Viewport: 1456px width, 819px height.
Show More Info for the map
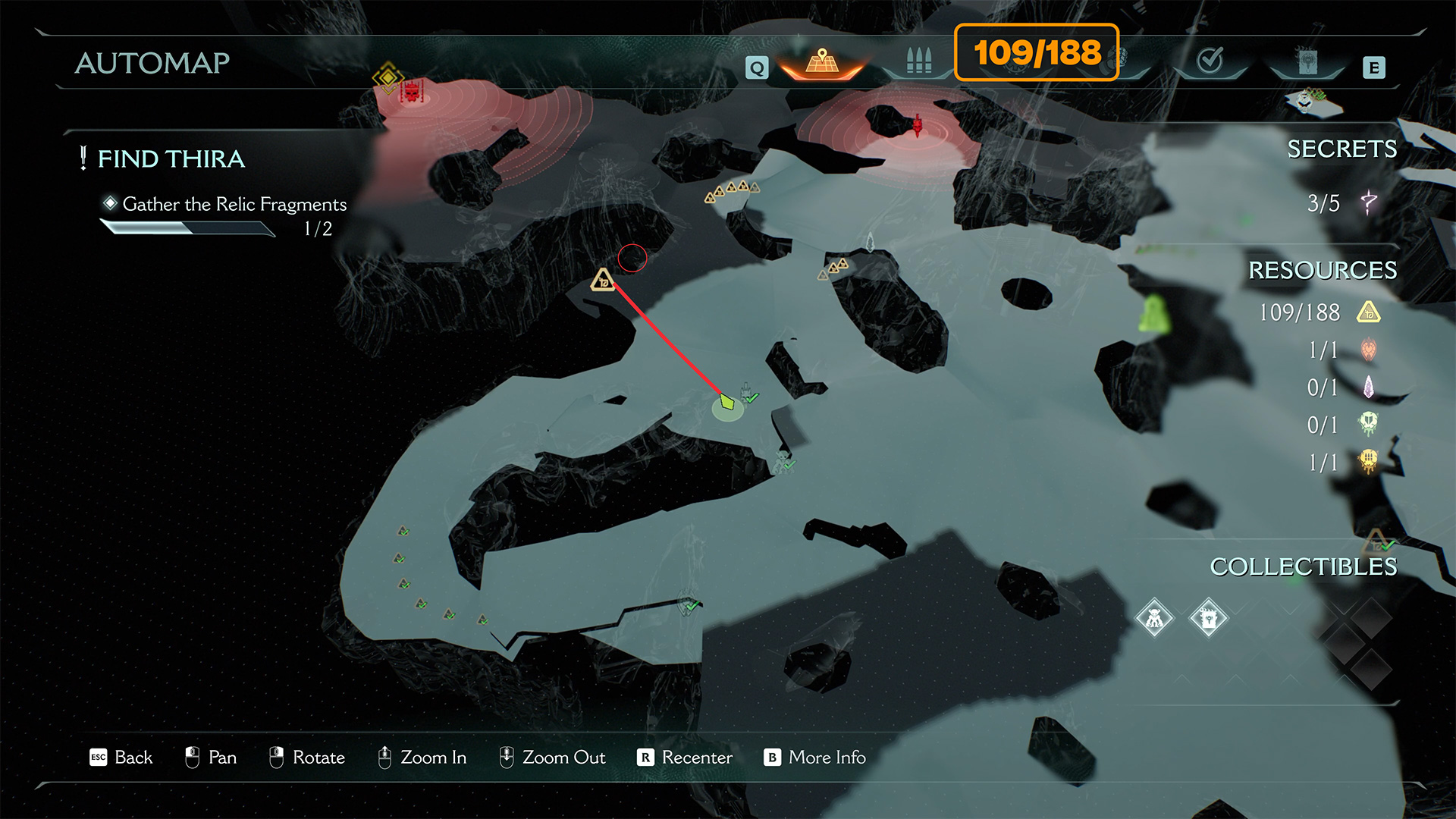pyautogui.click(x=814, y=758)
